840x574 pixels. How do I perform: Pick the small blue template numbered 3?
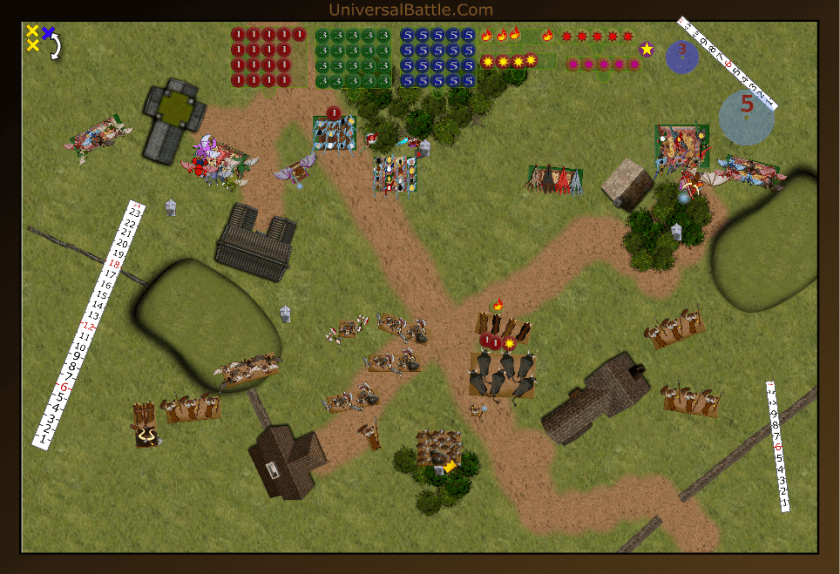click(682, 55)
